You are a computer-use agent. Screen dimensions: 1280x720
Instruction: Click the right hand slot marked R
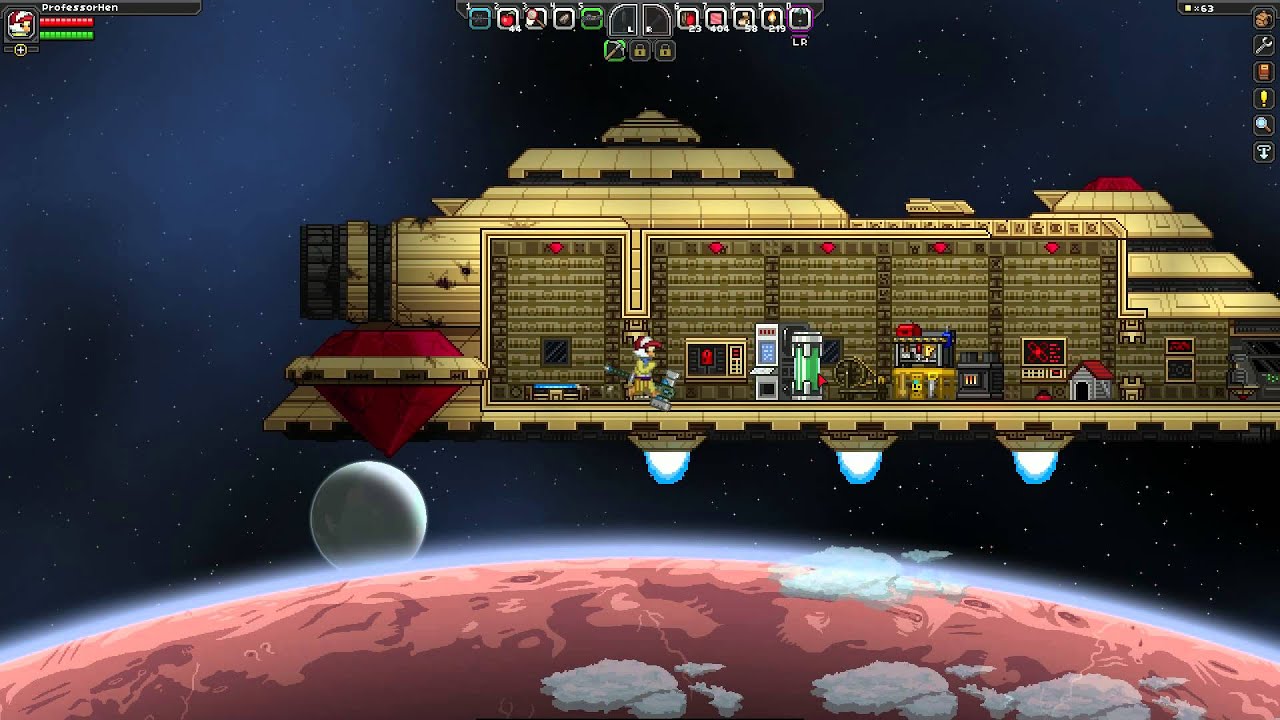click(656, 20)
